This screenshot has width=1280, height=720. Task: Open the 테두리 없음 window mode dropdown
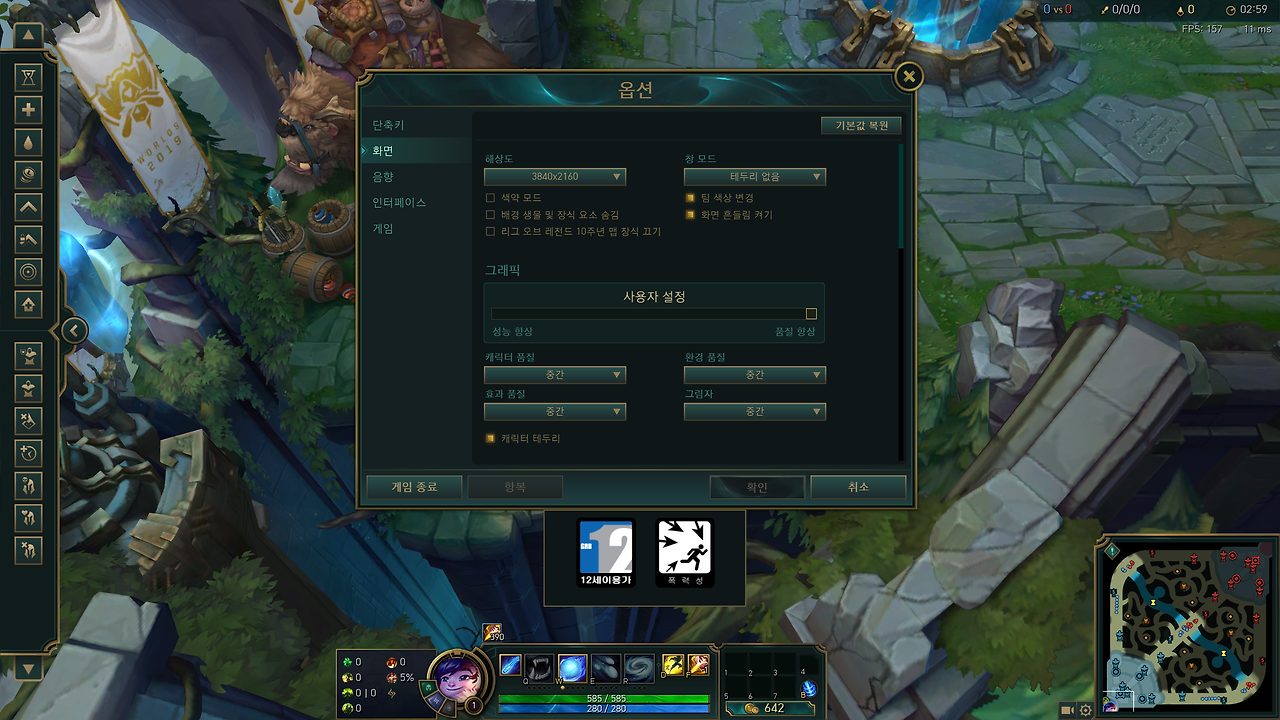tap(755, 176)
